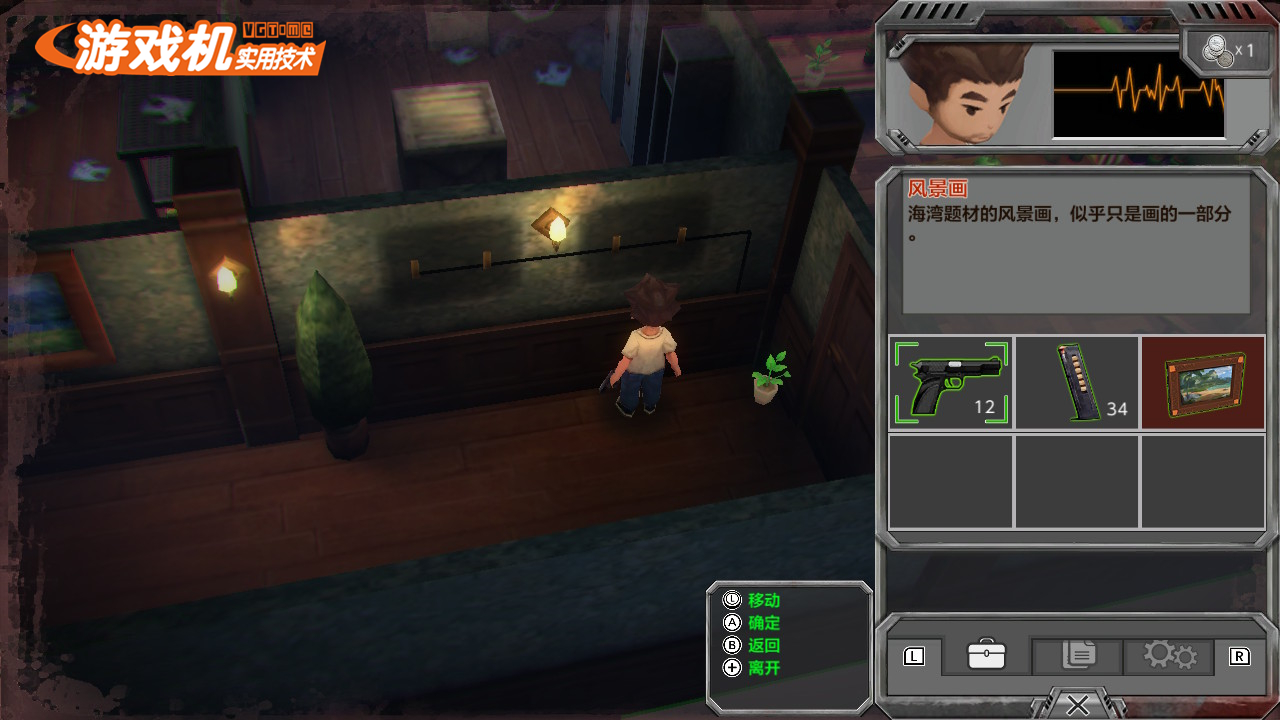Image resolution: width=1280 pixels, height=720 pixels.
Task: Select the pistol inventory slot
Action: pyautogui.click(x=950, y=383)
